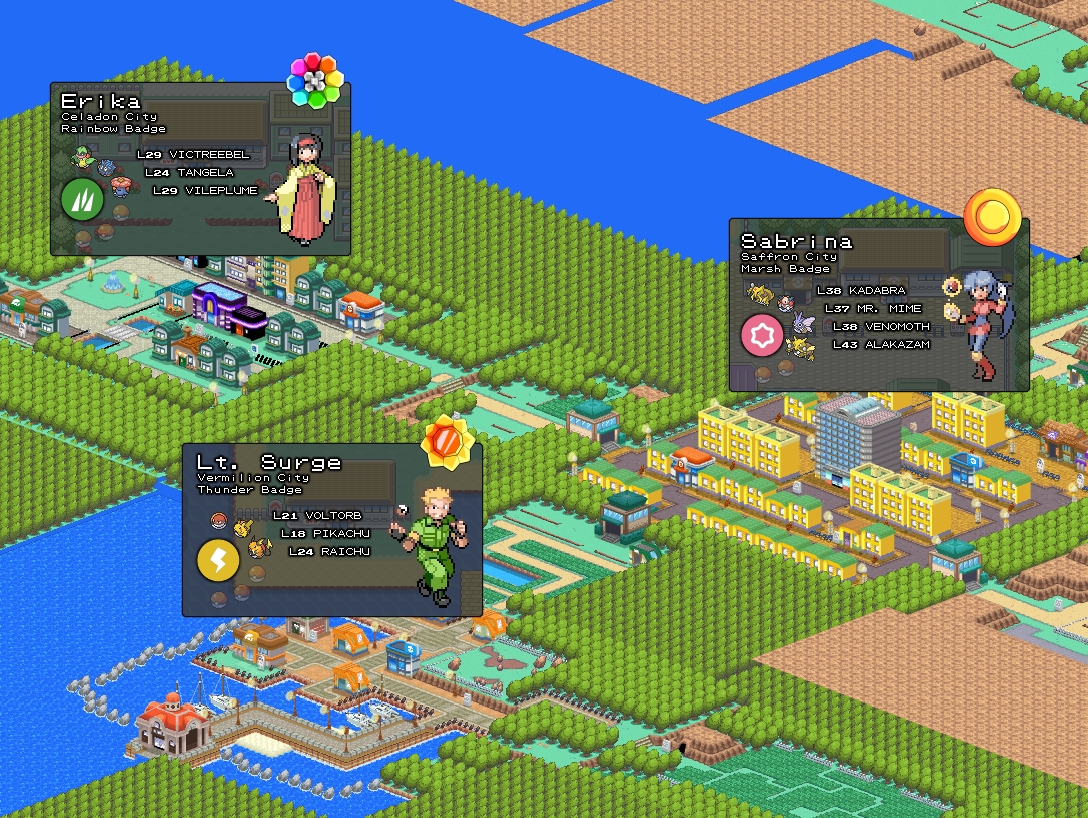Select the L24 Raichu entry

pos(328,552)
